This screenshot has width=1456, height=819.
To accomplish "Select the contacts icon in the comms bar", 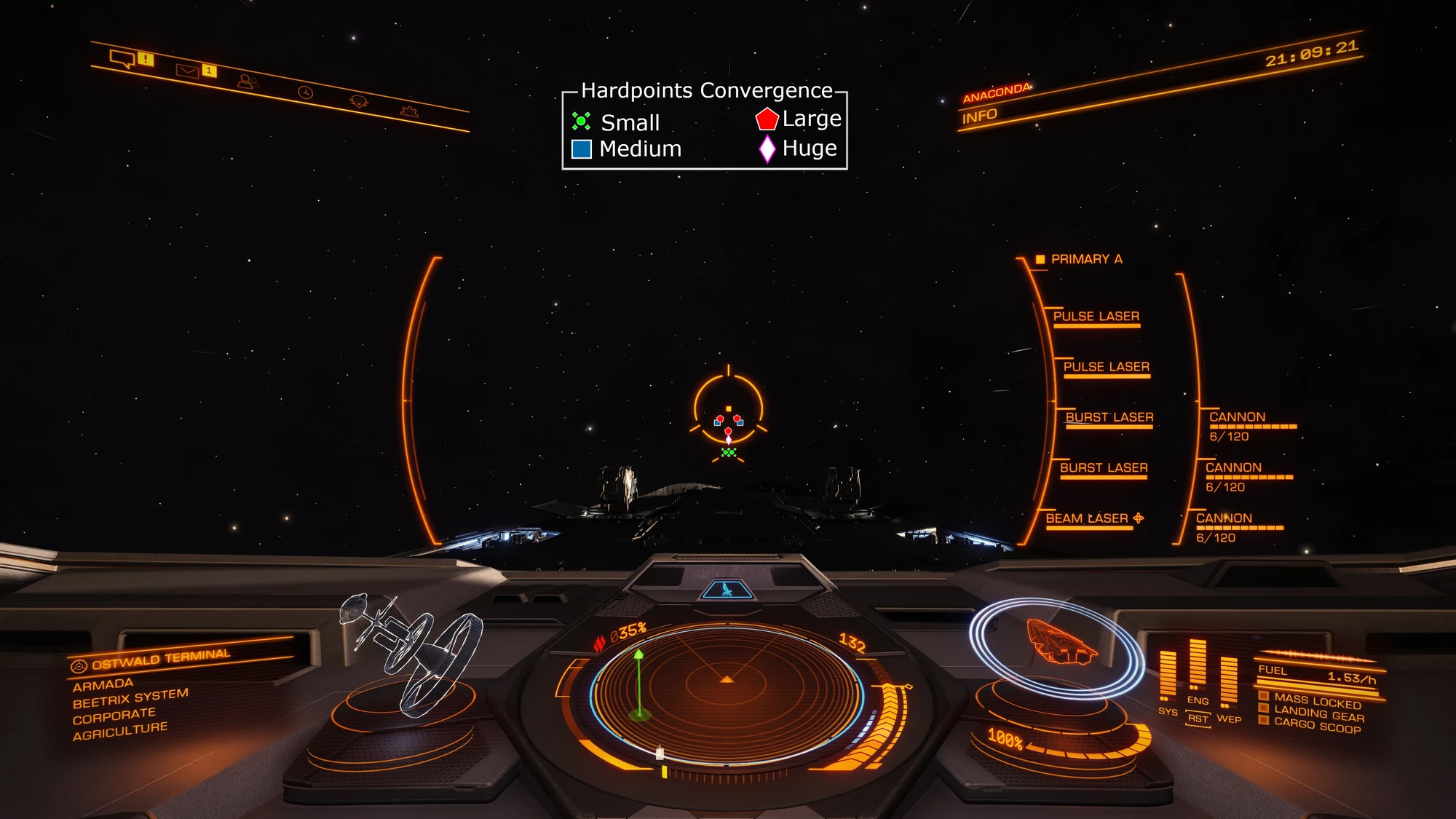I will [248, 80].
